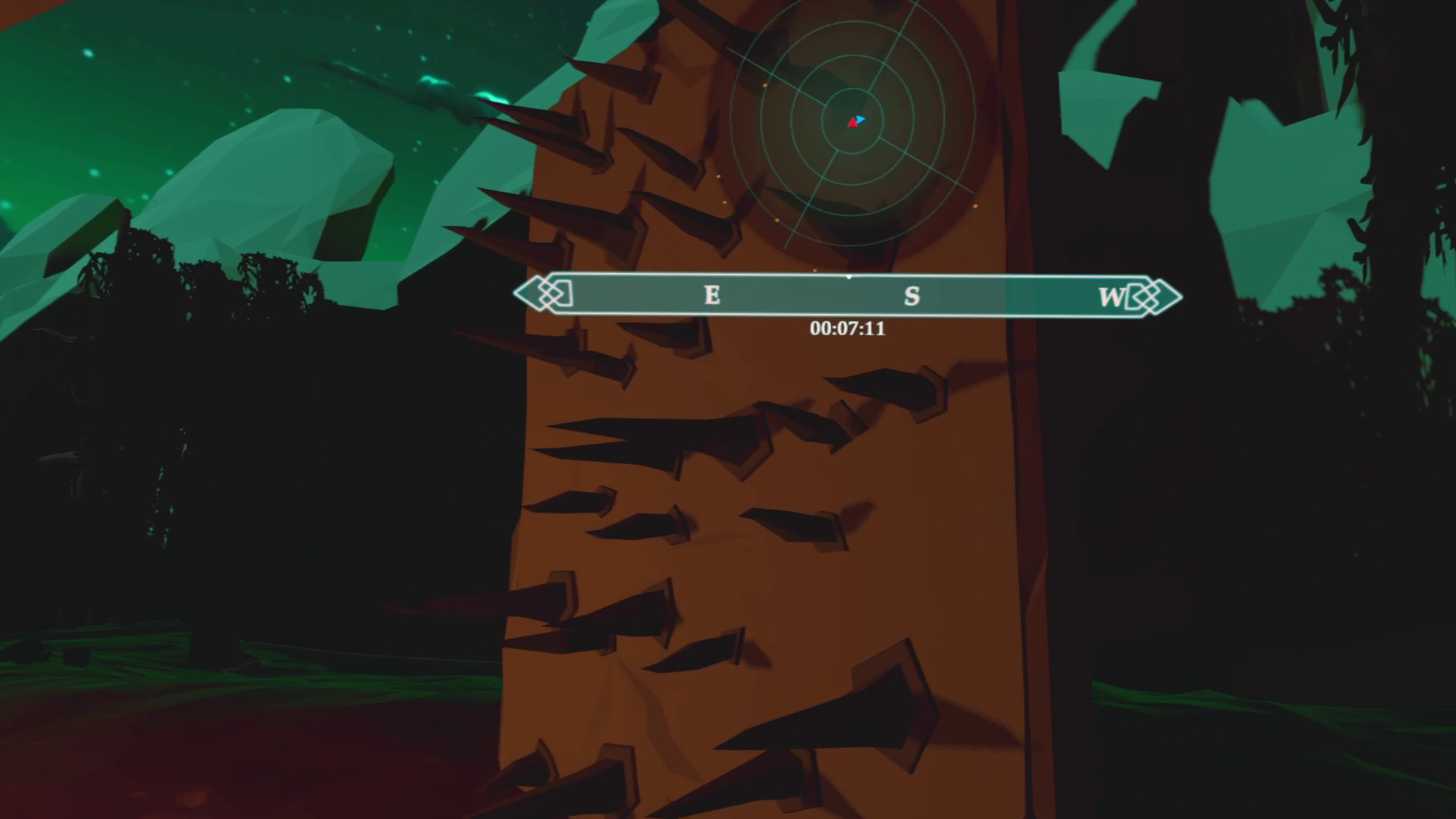1456x819 pixels.
Task: Click the 'E' marker on the compass bar
Action: [x=711, y=296]
